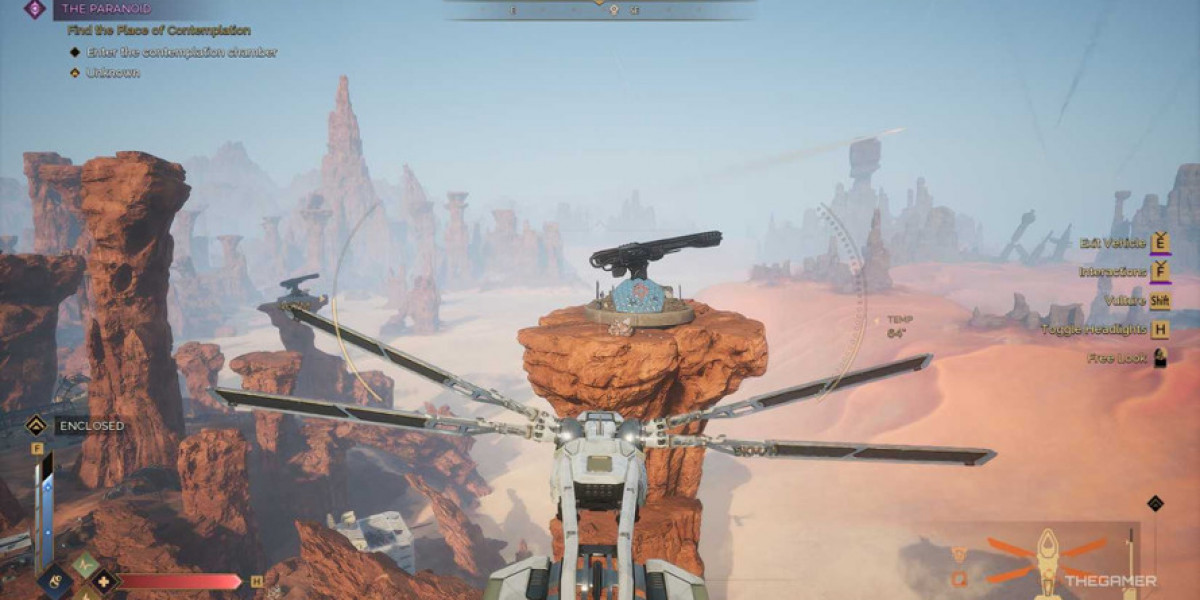Select the orange vehicle module icon

pyautogui.click(x=959, y=578)
